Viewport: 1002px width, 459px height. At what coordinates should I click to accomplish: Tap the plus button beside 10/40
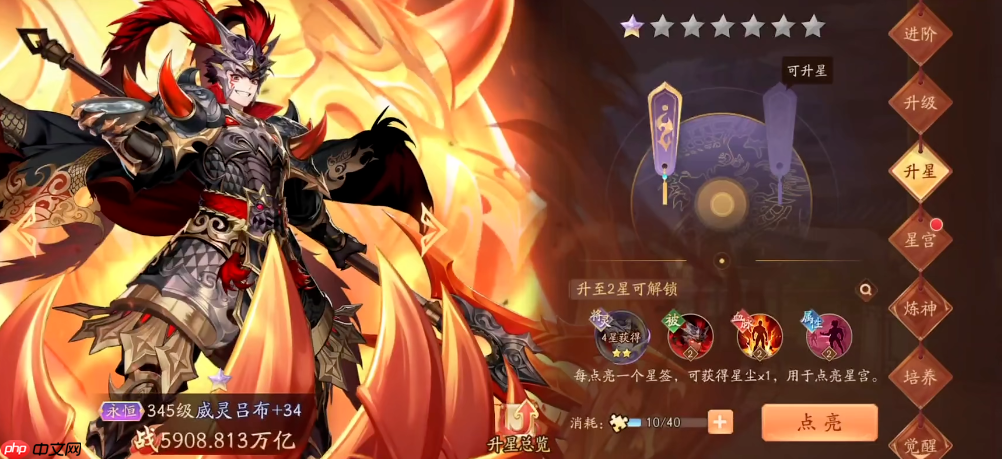coord(720,422)
